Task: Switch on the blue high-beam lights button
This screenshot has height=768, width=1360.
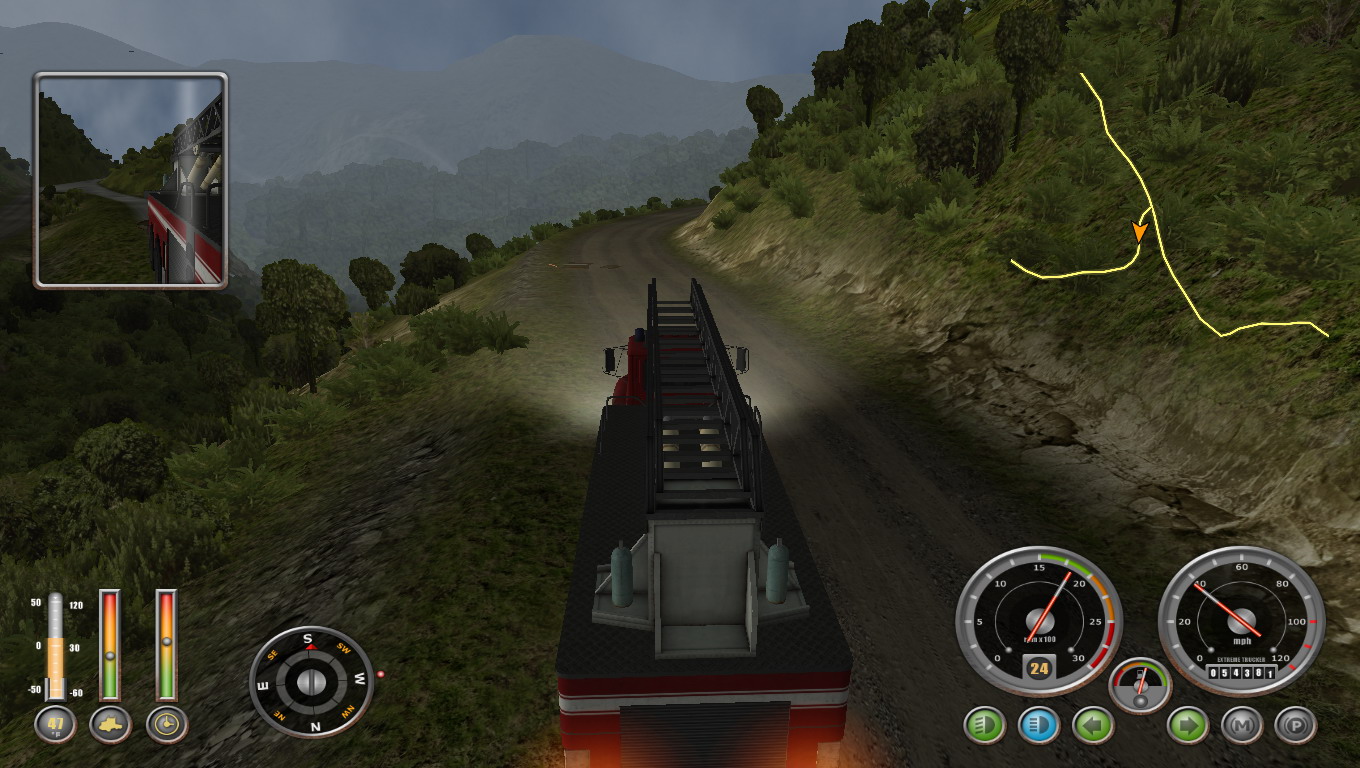Action: [x=1038, y=725]
